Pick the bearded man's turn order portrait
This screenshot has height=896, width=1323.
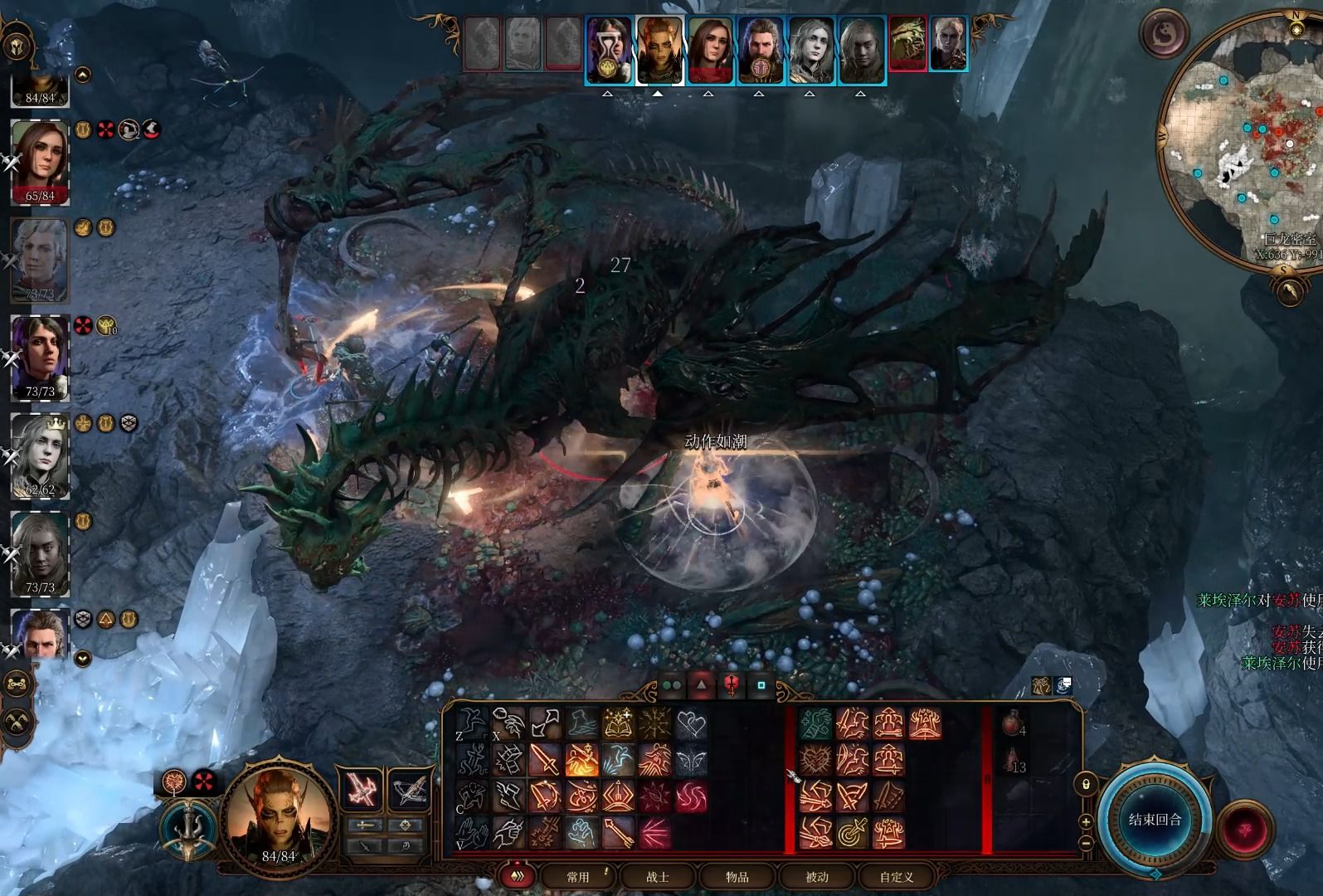pyautogui.click(x=760, y=50)
